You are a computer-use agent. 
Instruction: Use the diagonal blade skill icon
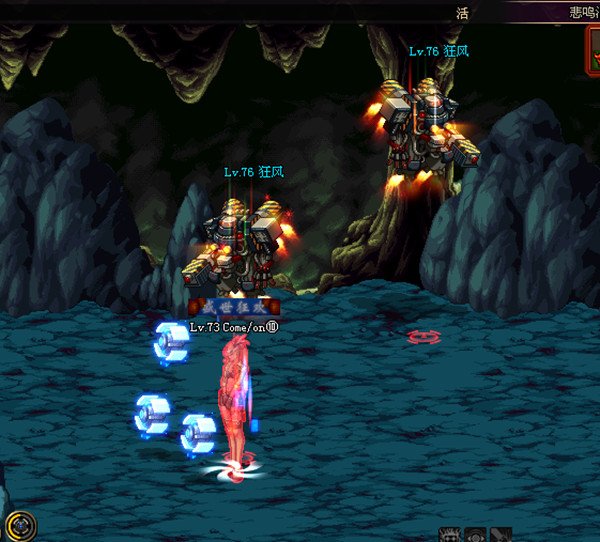pyautogui.click(x=501, y=535)
